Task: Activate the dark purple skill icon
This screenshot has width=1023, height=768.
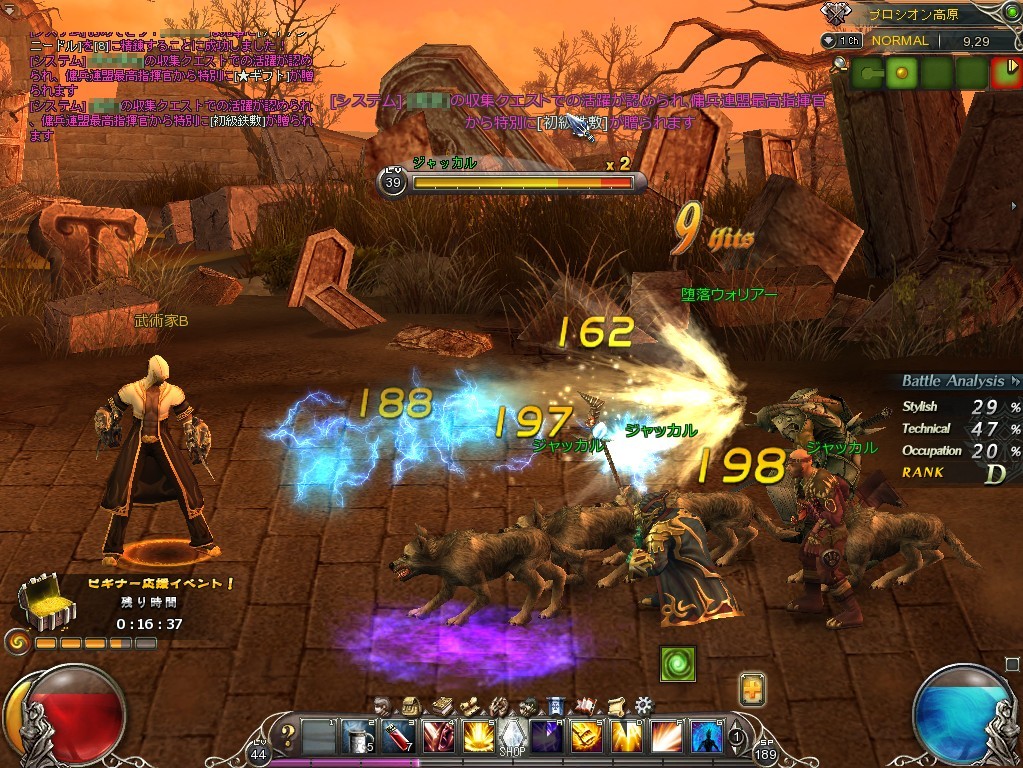Action: pyautogui.click(x=545, y=735)
